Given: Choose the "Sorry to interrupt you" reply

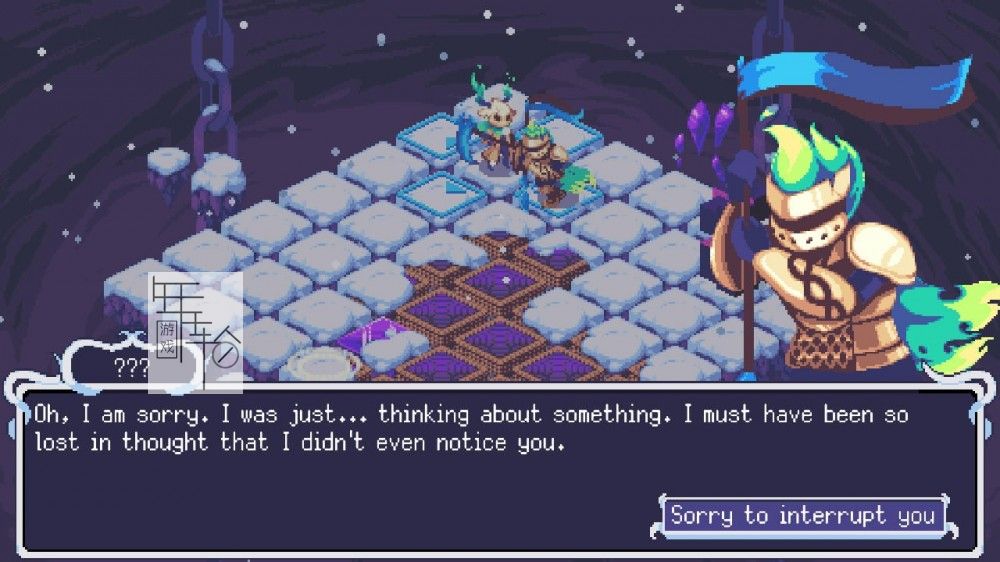Looking at the screenshot, I should pos(803,516).
